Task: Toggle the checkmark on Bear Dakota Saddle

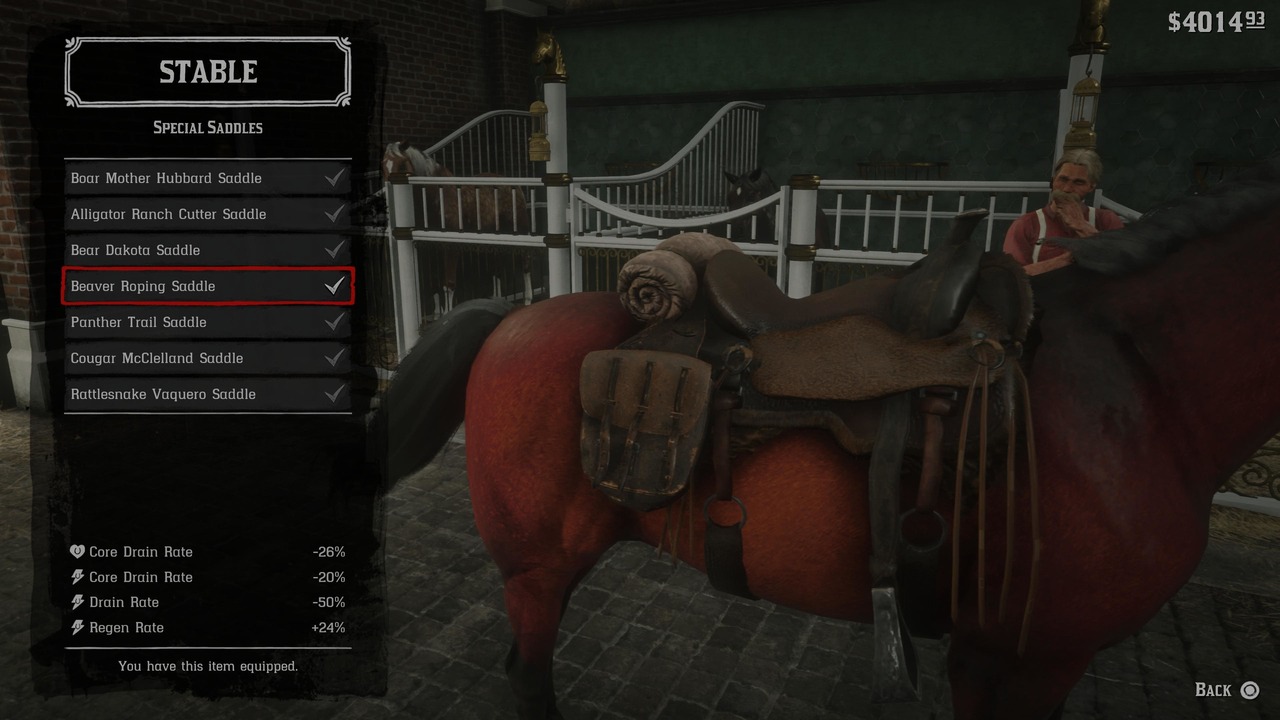Action: tap(335, 249)
